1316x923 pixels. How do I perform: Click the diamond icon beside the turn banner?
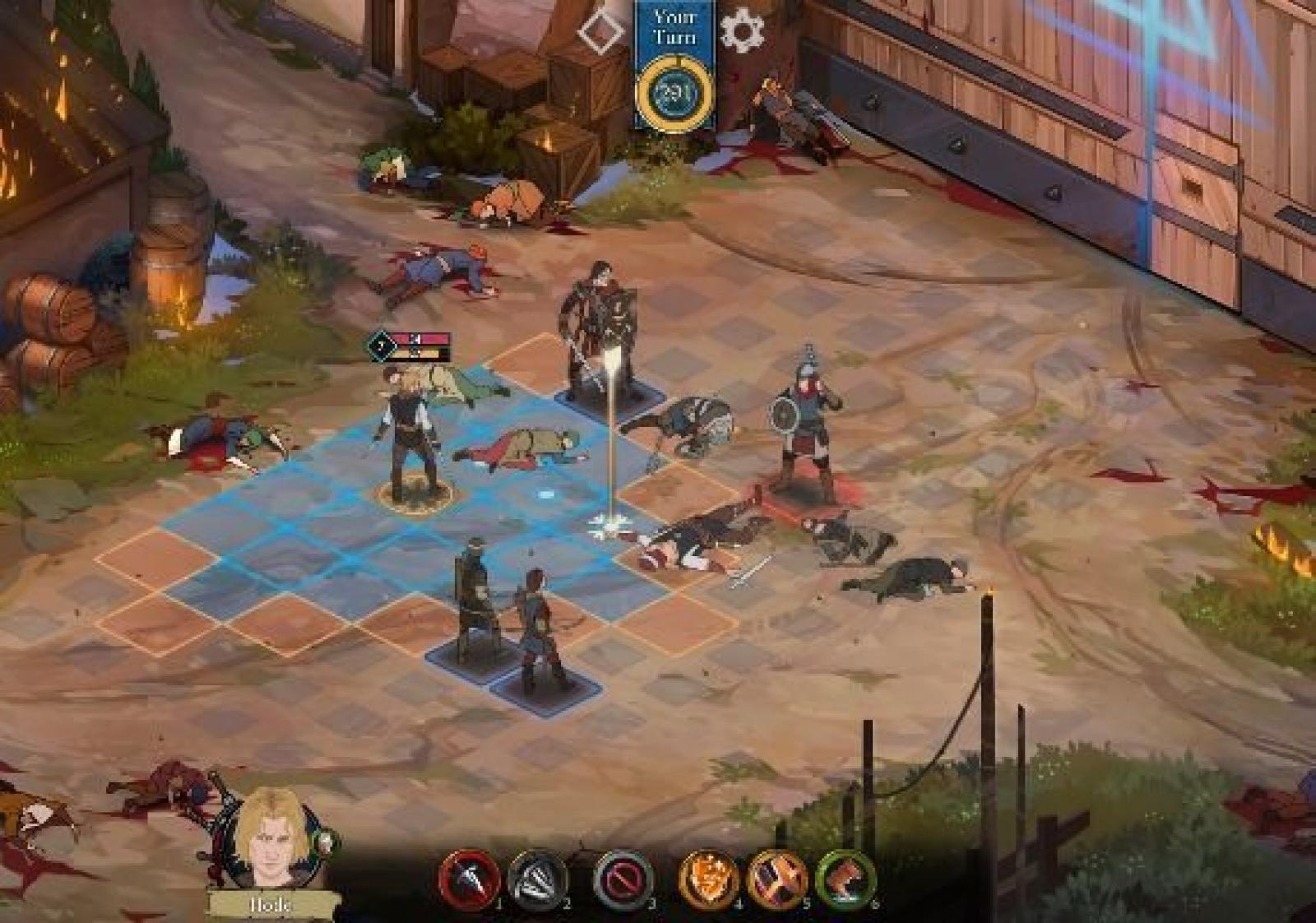pyautogui.click(x=601, y=31)
